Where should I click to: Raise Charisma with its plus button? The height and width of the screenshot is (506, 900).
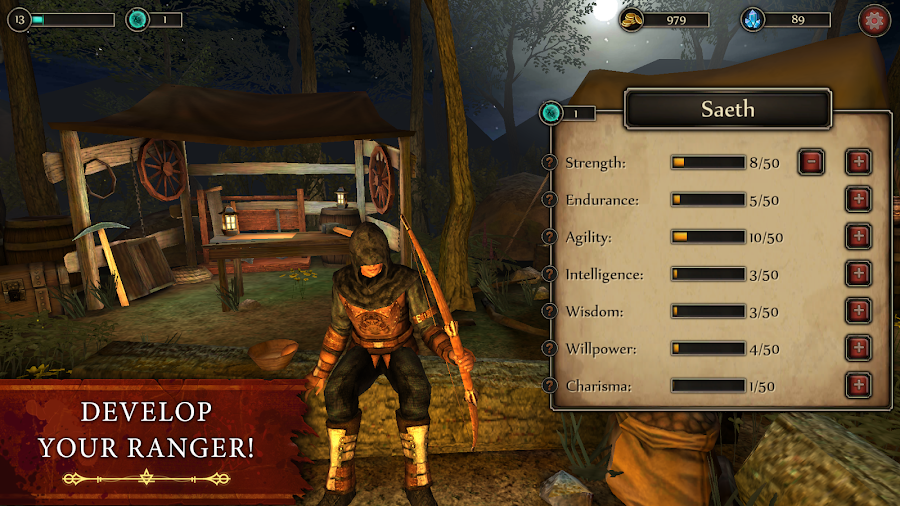click(858, 385)
